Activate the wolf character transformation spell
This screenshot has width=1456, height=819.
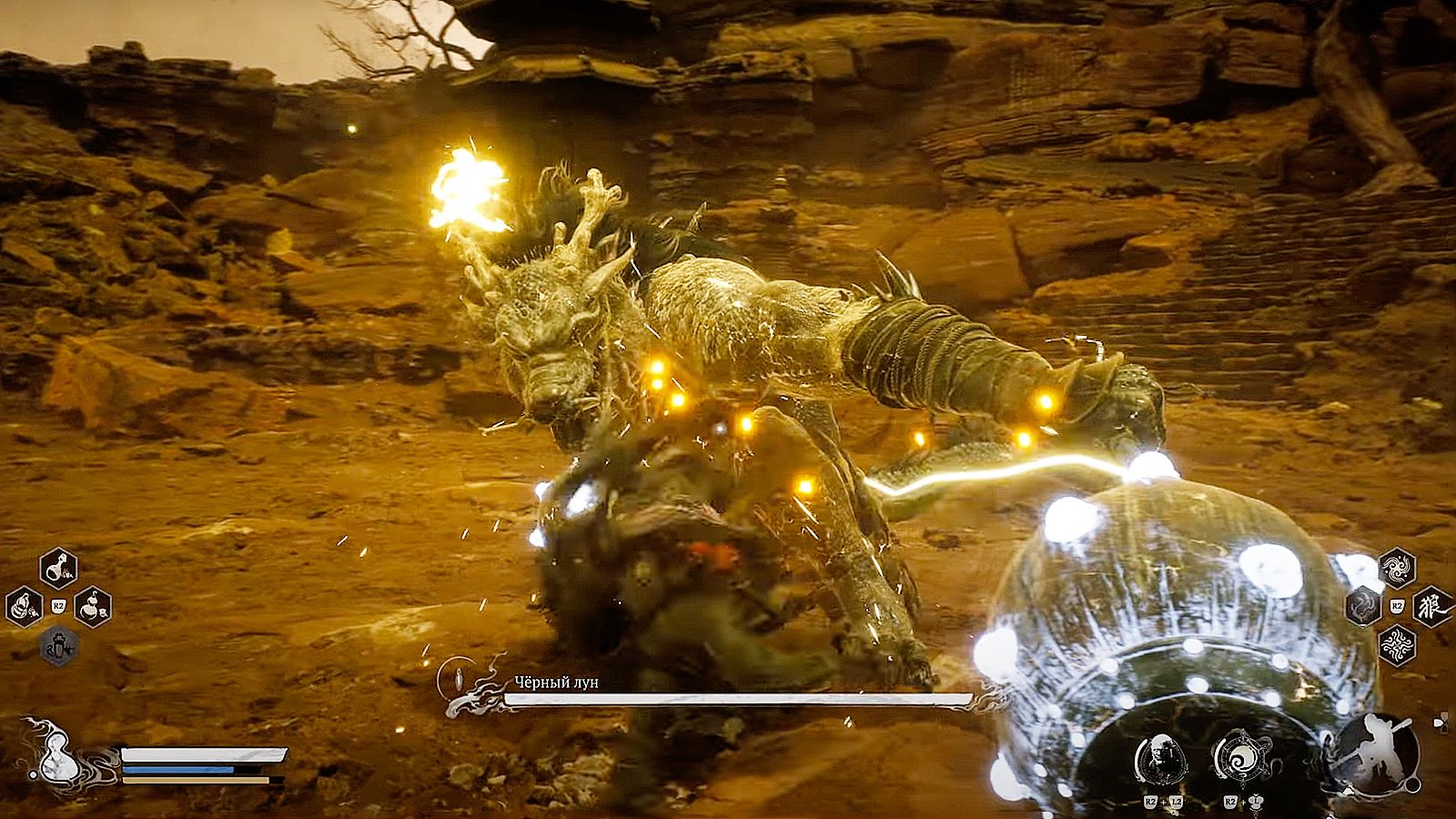pos(1431,608)
